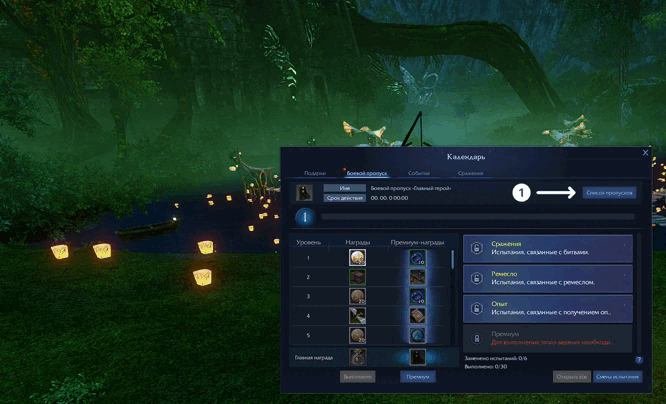
Task: Select the locked Премиум challenges row
Action: click(x=547, y=338)
